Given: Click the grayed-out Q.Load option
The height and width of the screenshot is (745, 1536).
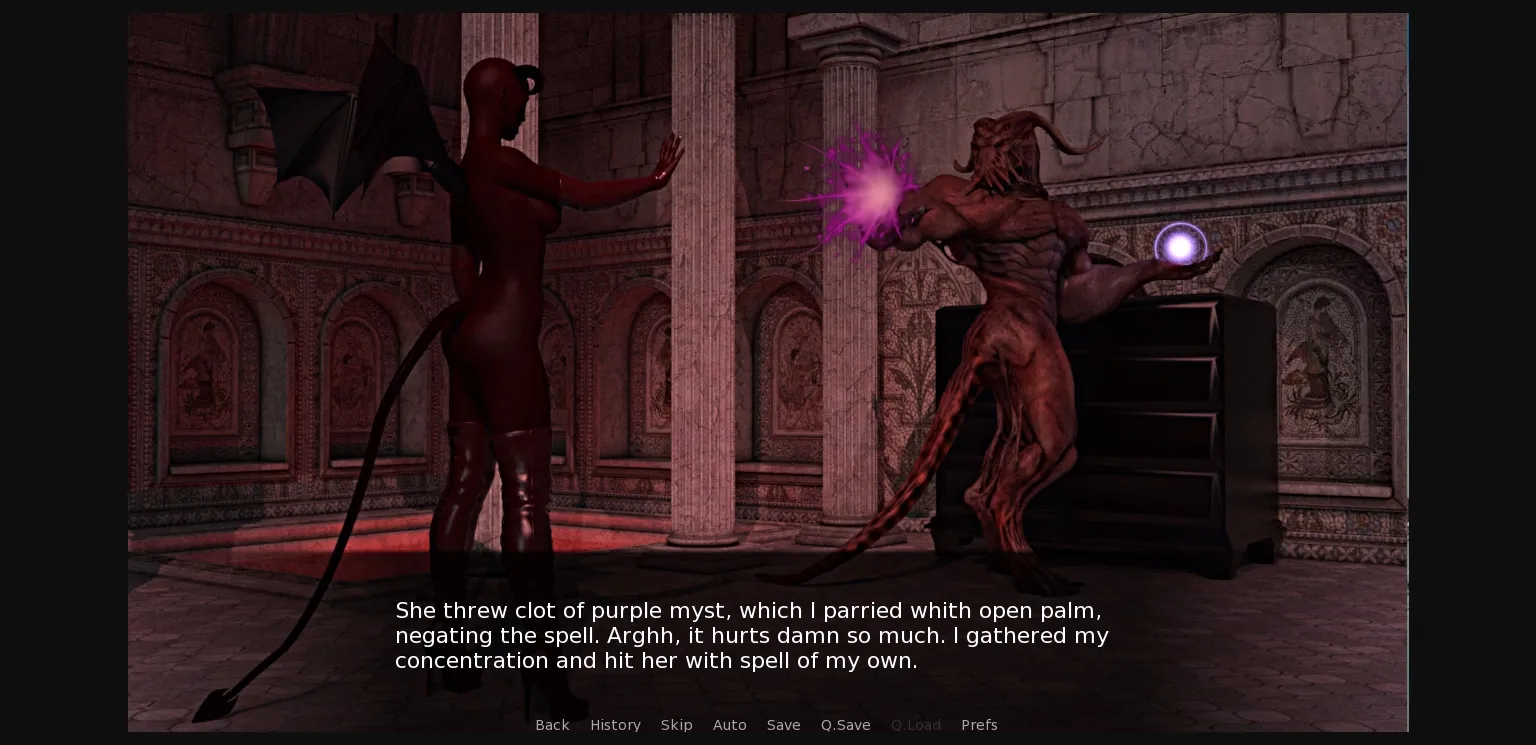Looking at the screenshot, I should click(915, 725).
